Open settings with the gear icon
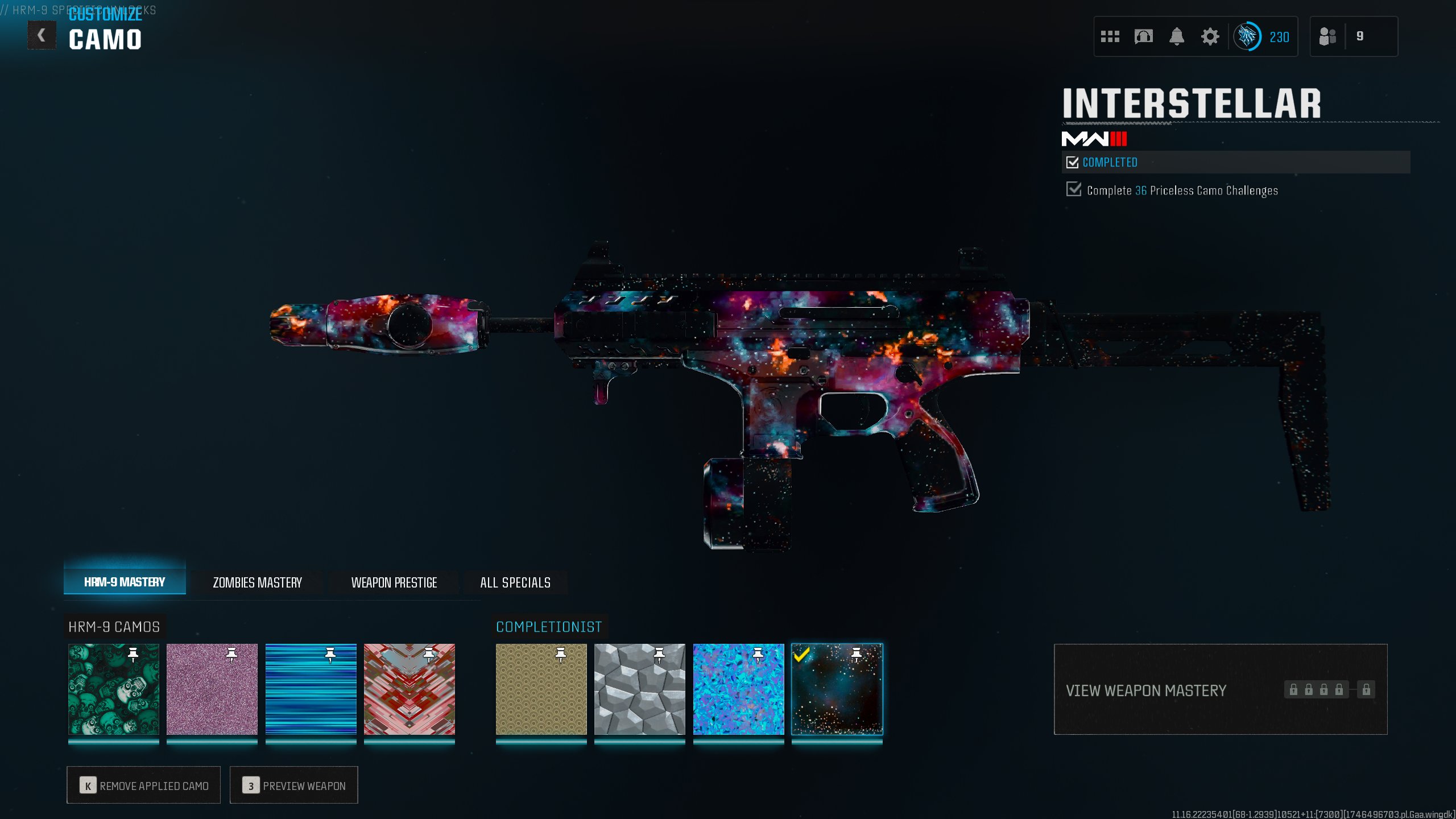The height and width of the screenshot is (819, 1456). [x=1210, y=37]
